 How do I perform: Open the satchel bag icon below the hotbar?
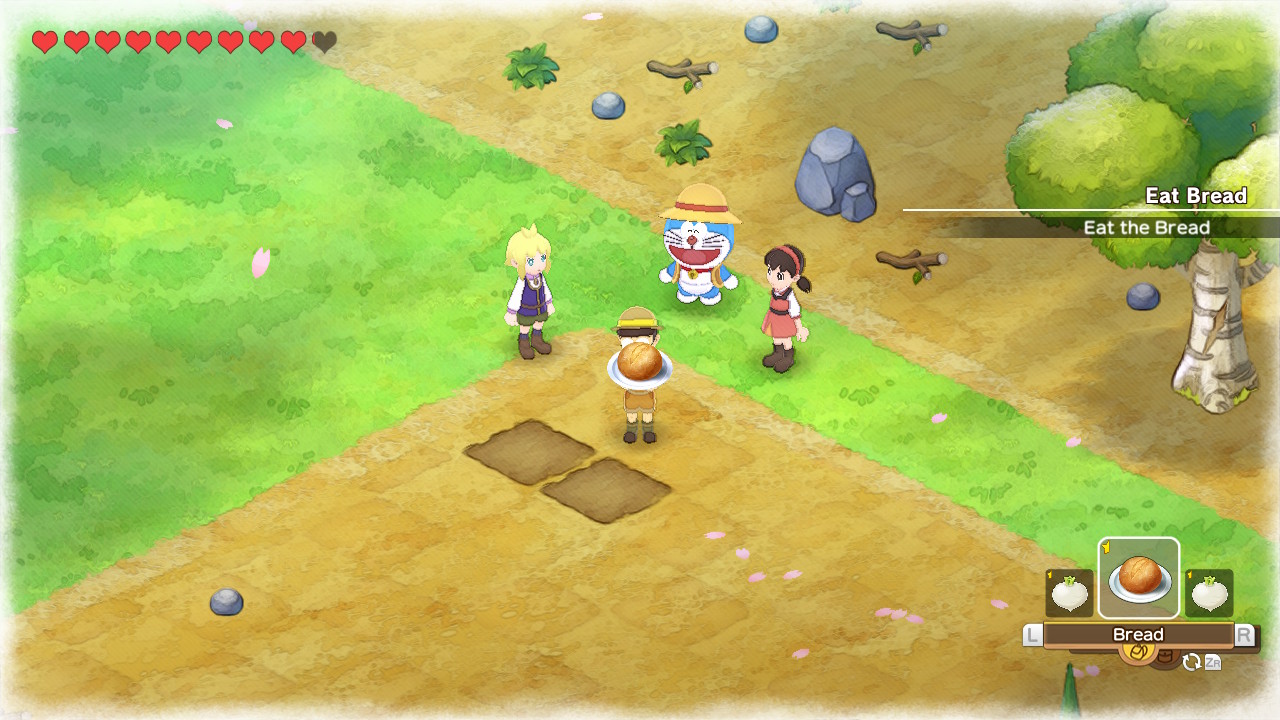pos(1137,650)
